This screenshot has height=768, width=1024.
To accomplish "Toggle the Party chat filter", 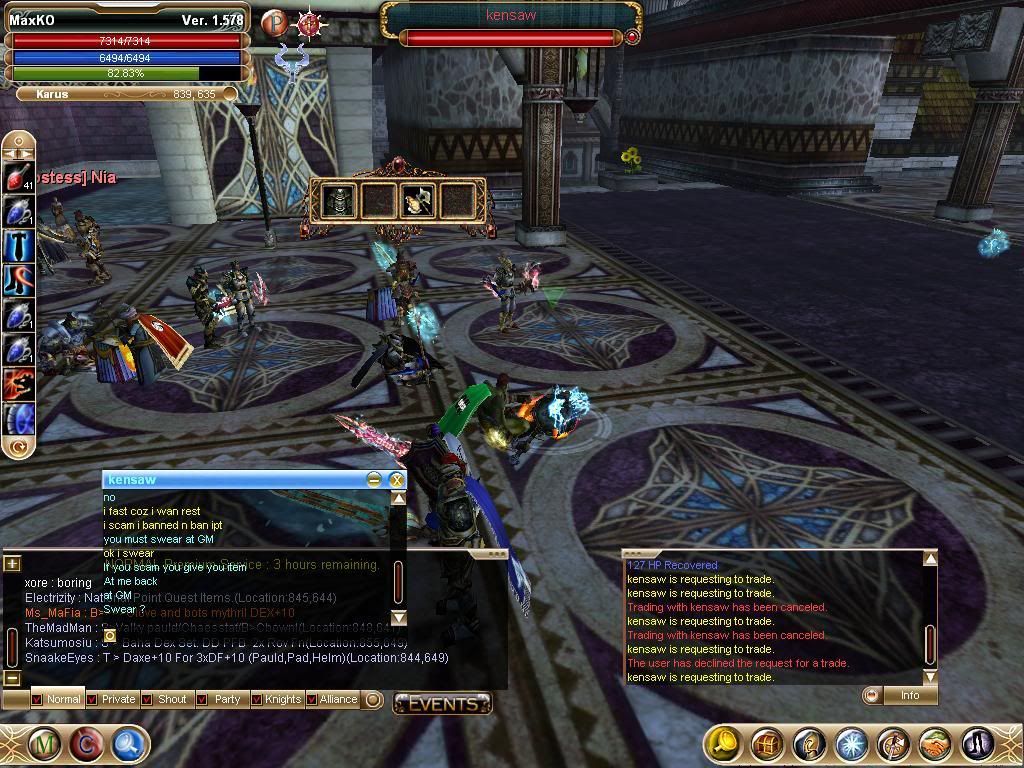I will pyautogui.click(x=202, y=699).
